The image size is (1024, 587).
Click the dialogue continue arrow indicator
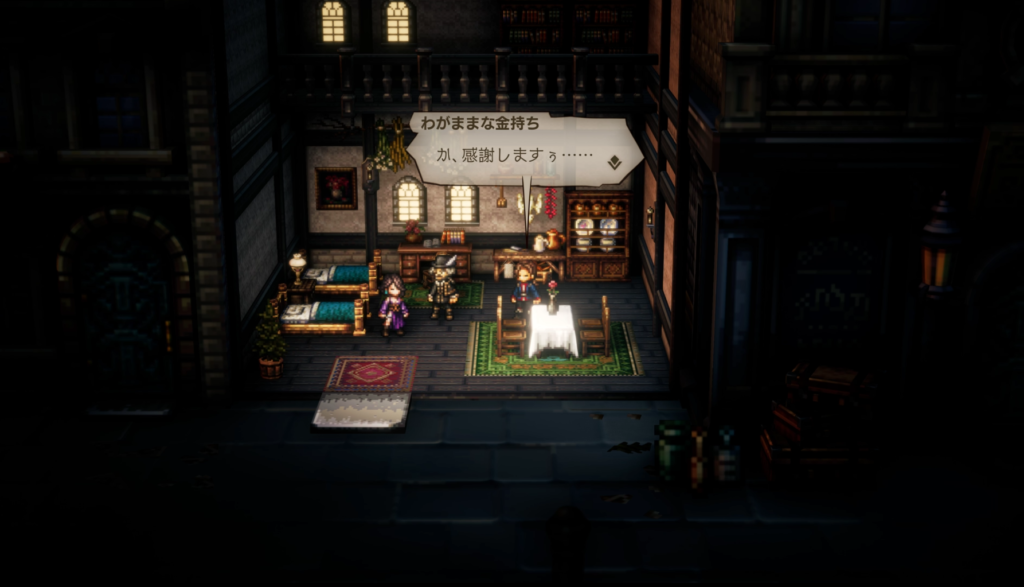click(x=614, y=159)
